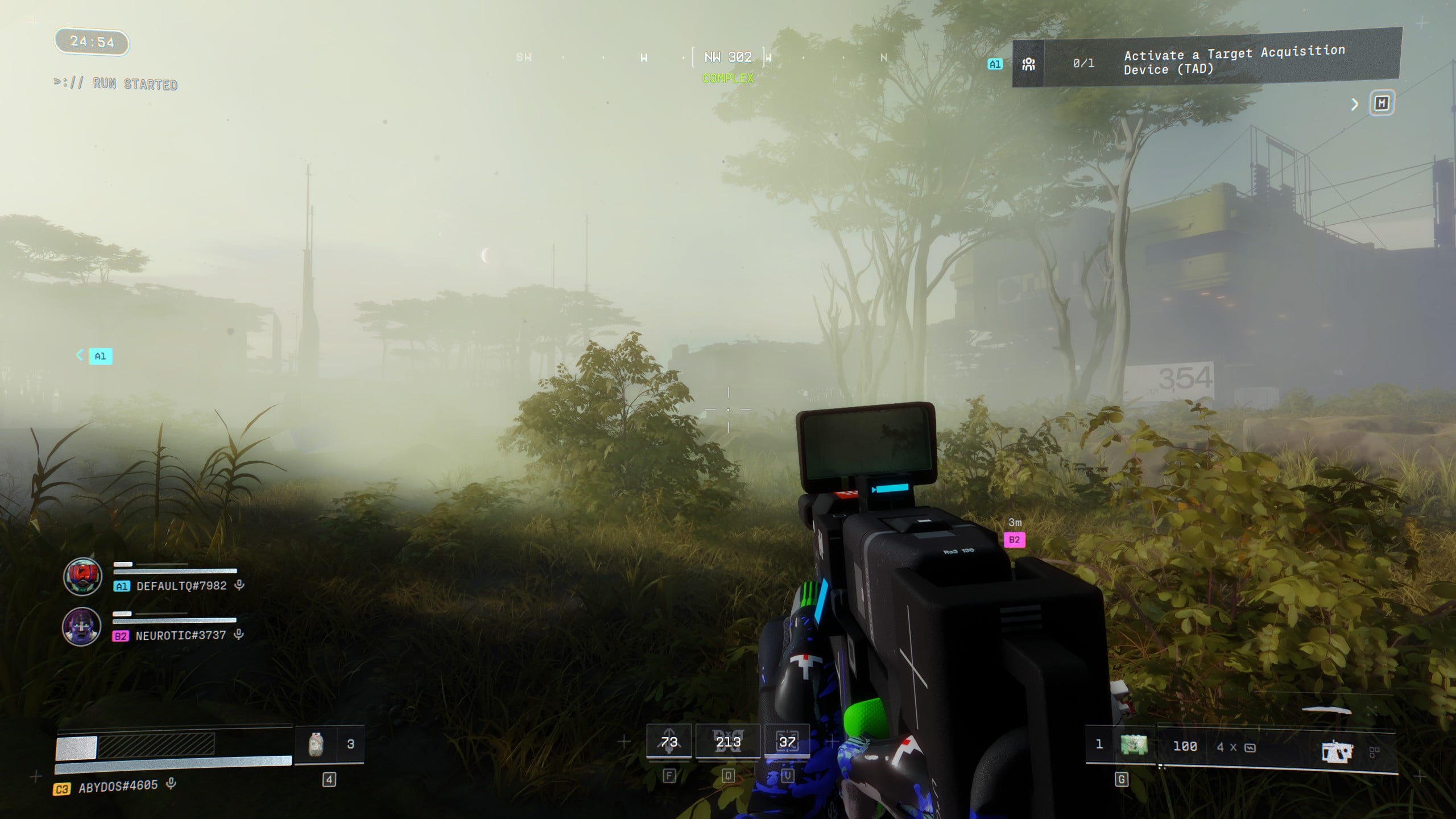Open the Target Acquisition Device objective tracker
Image resolution: width=1456 pixels, height=819 pixels.
pos(1206,61)
